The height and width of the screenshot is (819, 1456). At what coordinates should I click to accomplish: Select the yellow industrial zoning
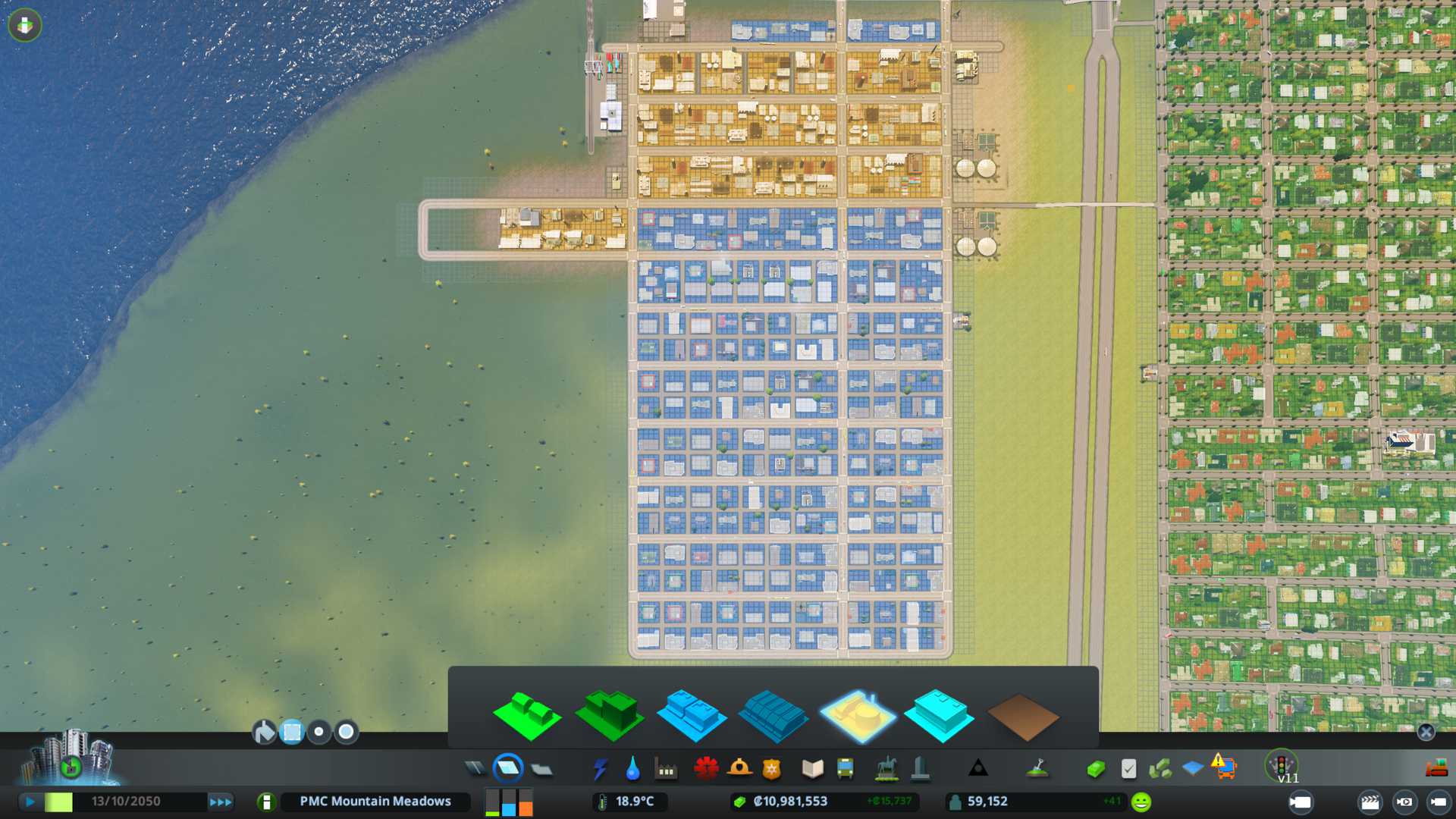tap(857, 716)
